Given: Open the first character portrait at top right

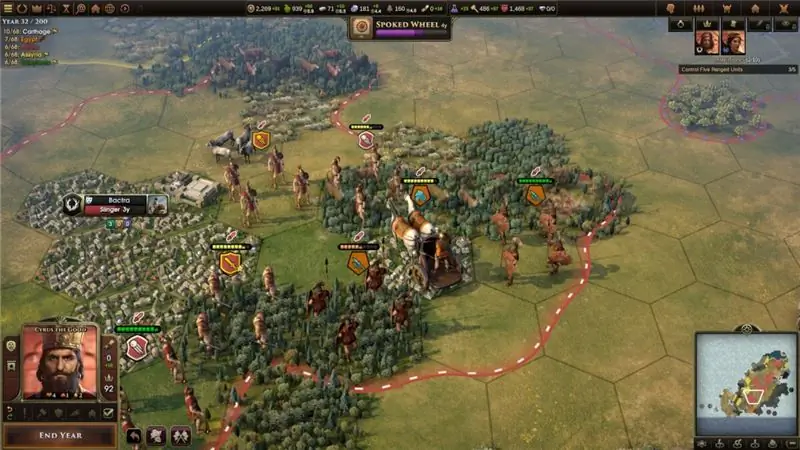Looking at the screenshot, I should (x=708, y=42).
